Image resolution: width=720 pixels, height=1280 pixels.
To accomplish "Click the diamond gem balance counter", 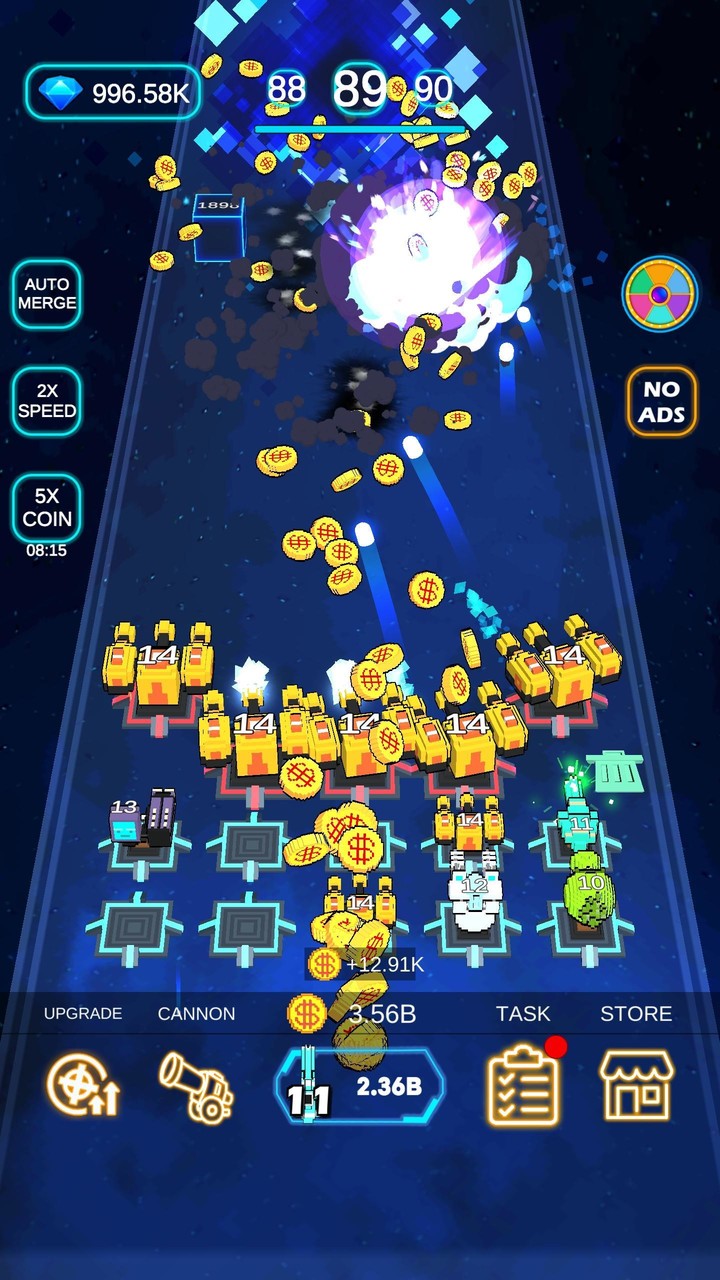I will [x=113, y=93].
